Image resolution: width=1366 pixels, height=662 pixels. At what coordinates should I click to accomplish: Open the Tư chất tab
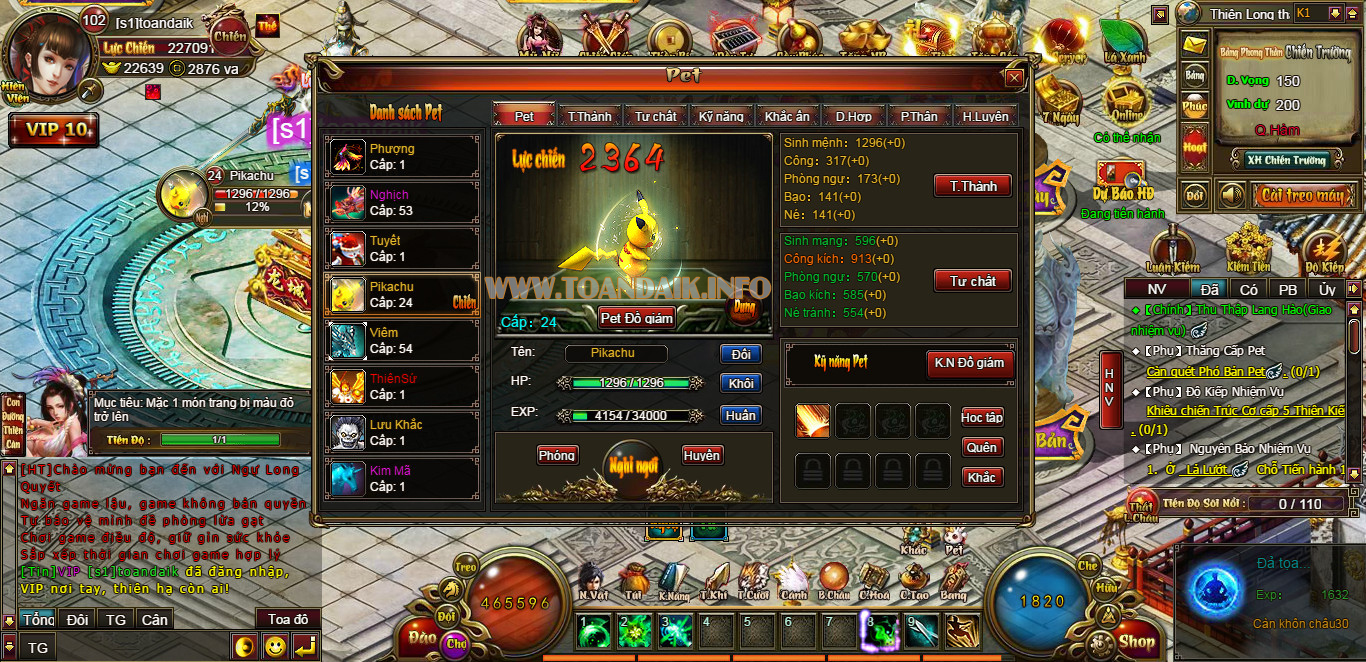click(655, 116)
